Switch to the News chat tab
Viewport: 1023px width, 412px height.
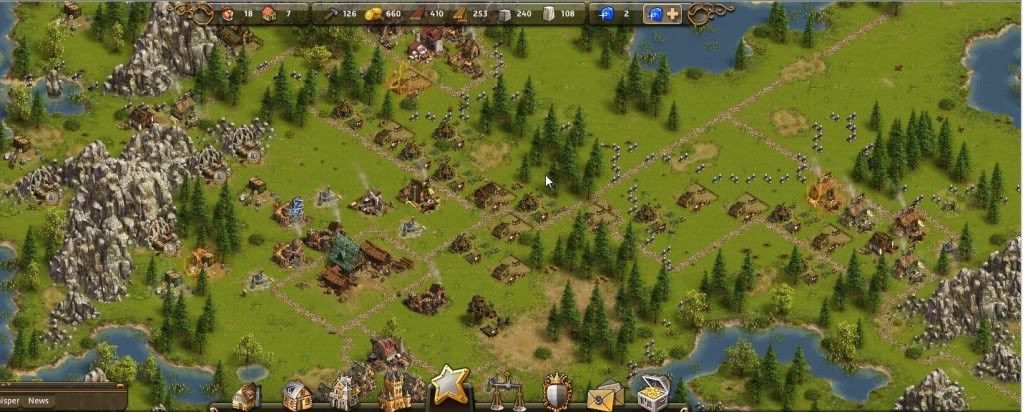(x=38, y=401)
